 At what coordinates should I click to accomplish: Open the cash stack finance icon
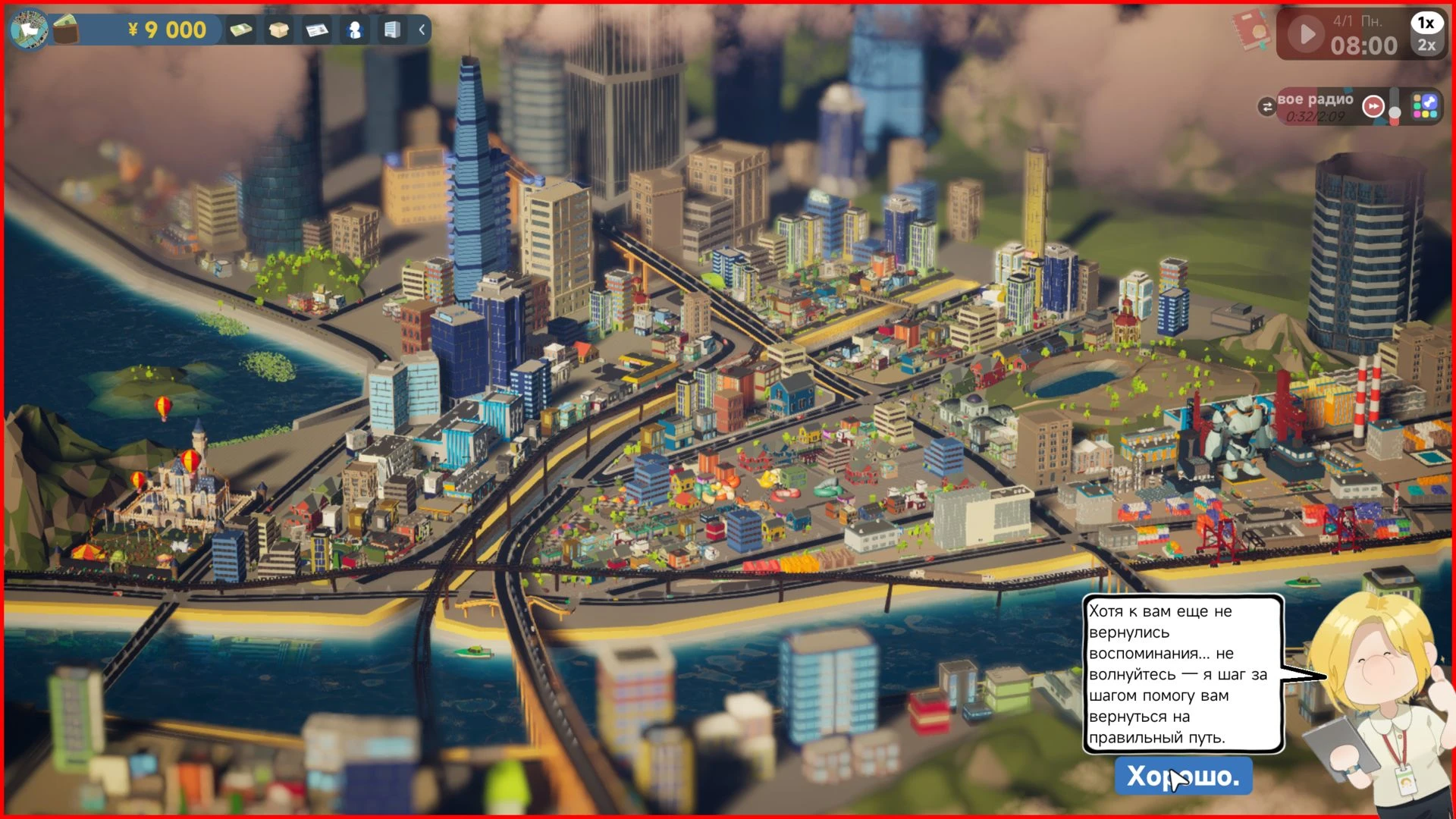(241, 30)
